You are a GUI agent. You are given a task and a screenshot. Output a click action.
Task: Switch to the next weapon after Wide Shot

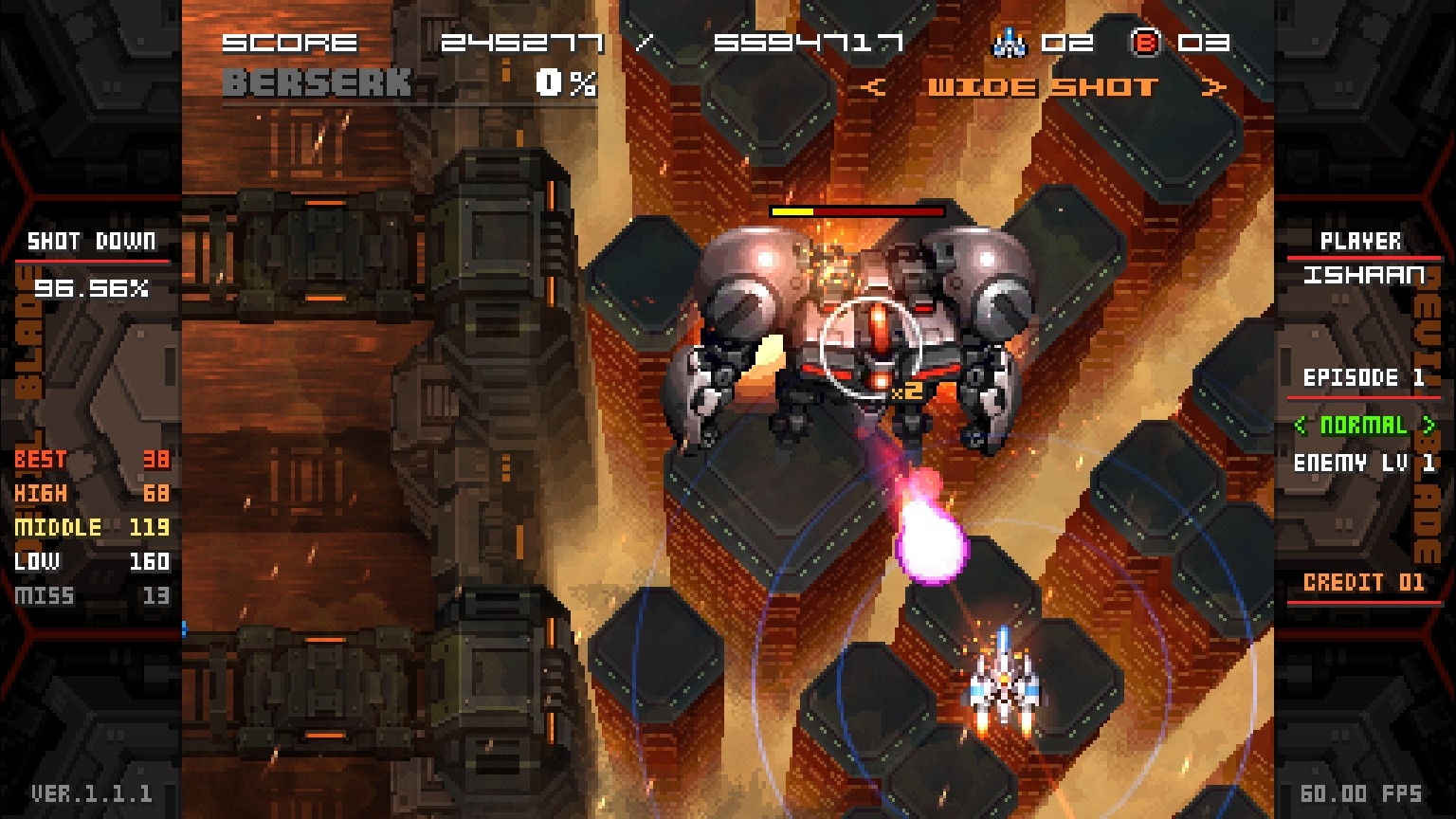pos(1214,88)
